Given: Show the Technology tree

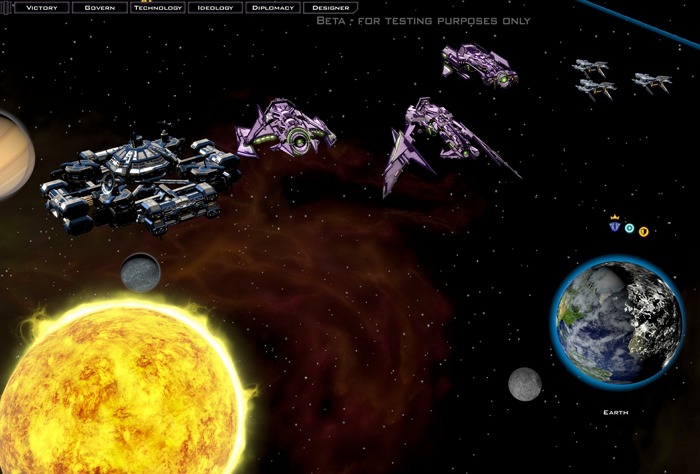Looking at the screenshot, I should pyautogui.click(x=157, y=8).
